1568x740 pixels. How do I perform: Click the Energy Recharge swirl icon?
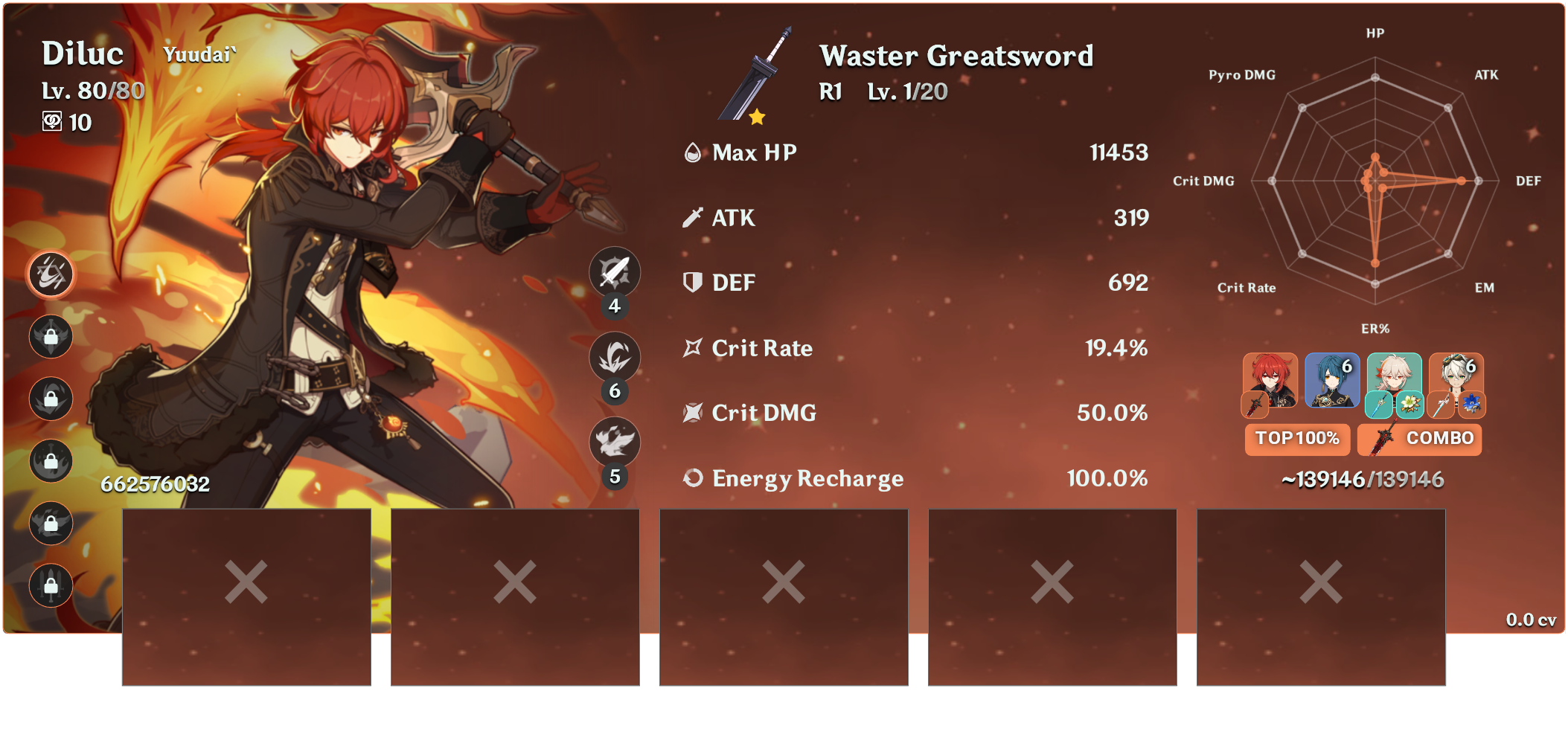click(x=691, y=480)
